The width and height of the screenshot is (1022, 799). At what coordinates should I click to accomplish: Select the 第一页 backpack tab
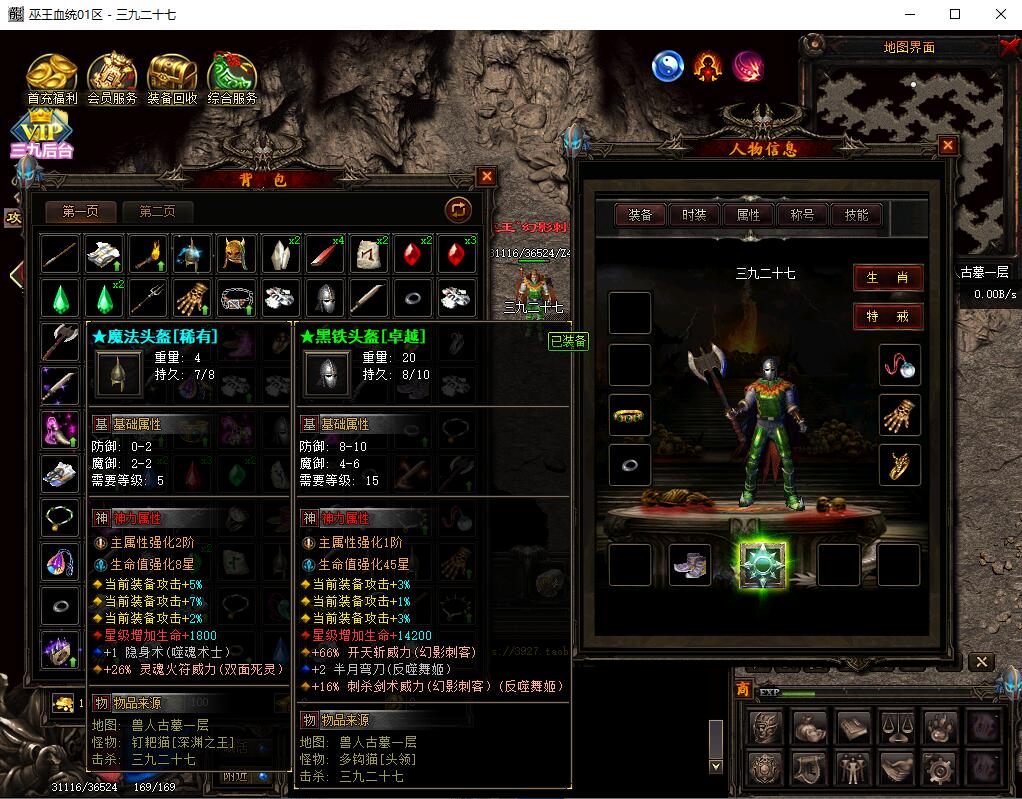(81, 211)
